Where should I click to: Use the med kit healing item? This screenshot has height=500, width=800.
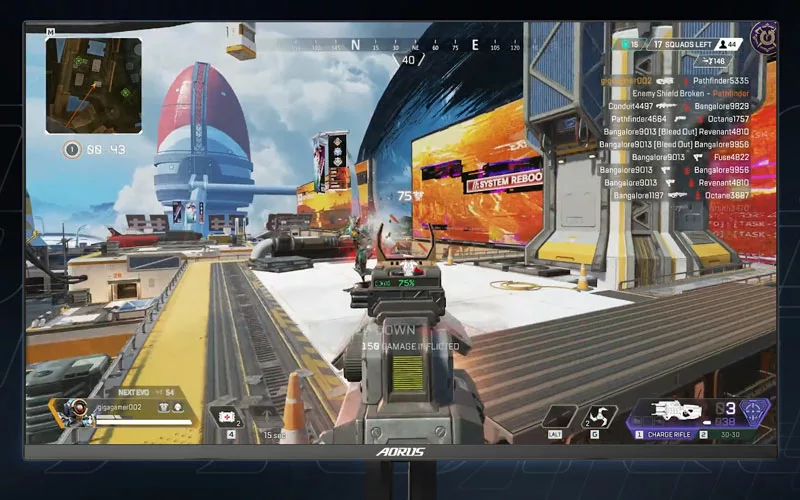[x=225, y=417]
